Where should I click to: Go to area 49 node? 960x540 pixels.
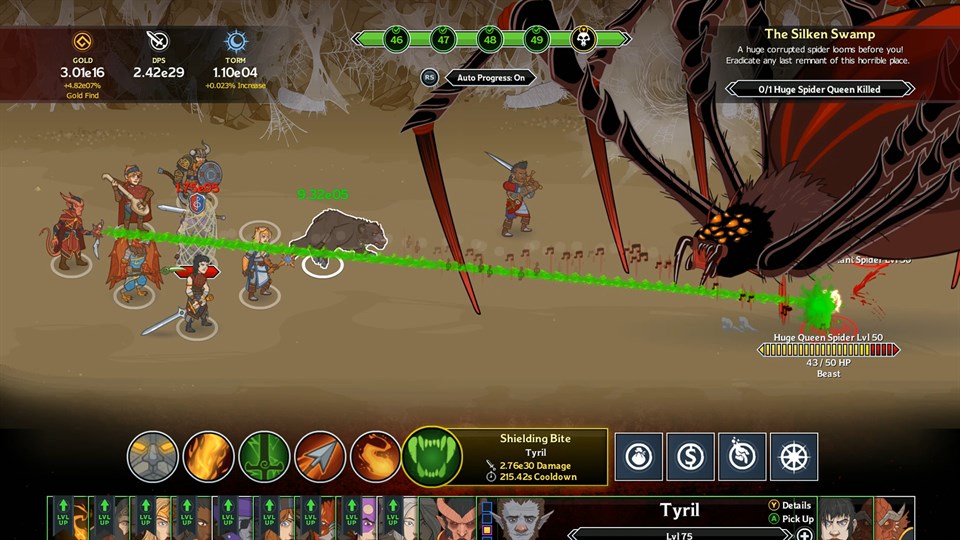click(x=536, y=40)
